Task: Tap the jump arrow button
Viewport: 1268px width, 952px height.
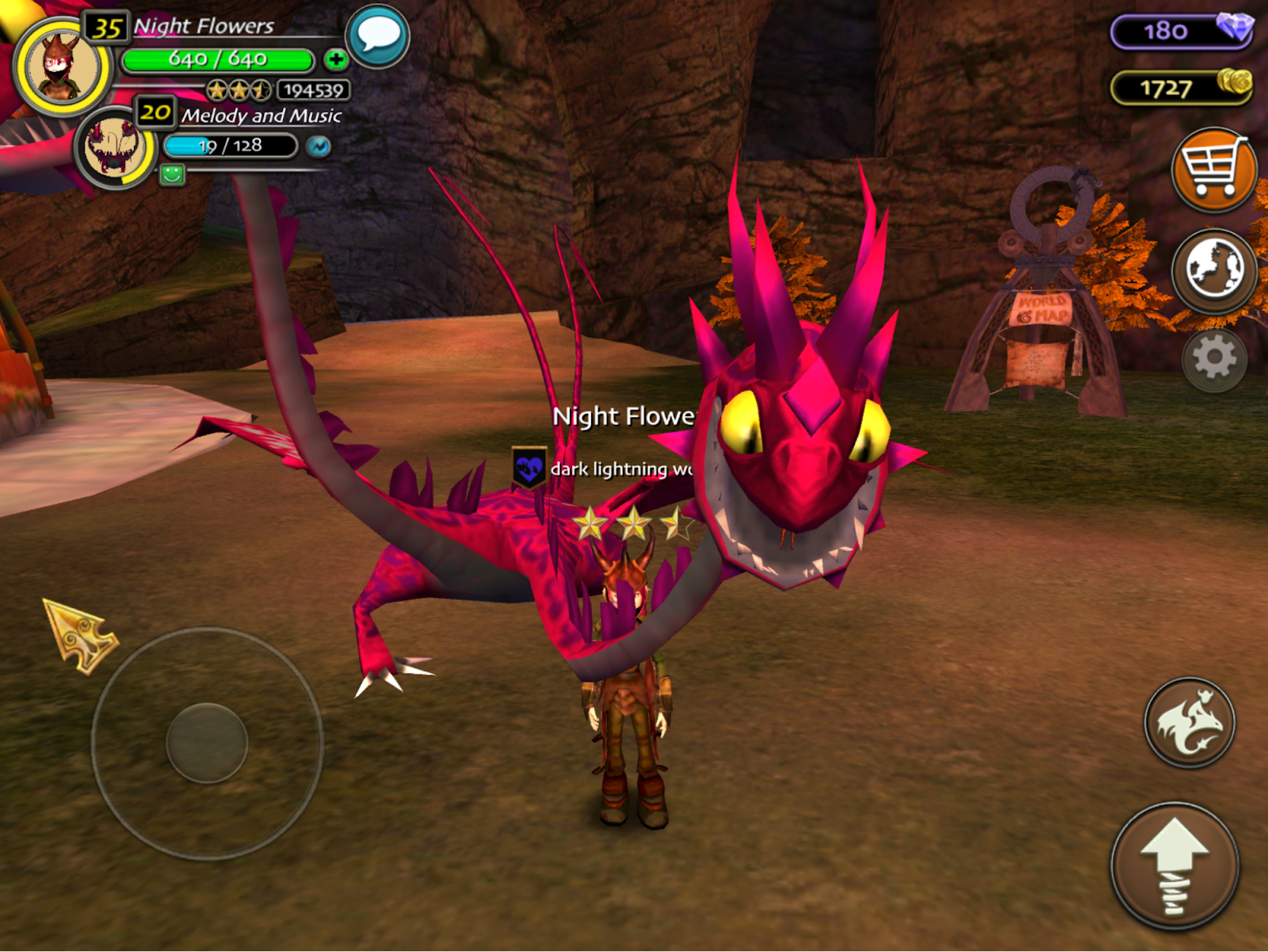Action: (x=1174, y=866)
